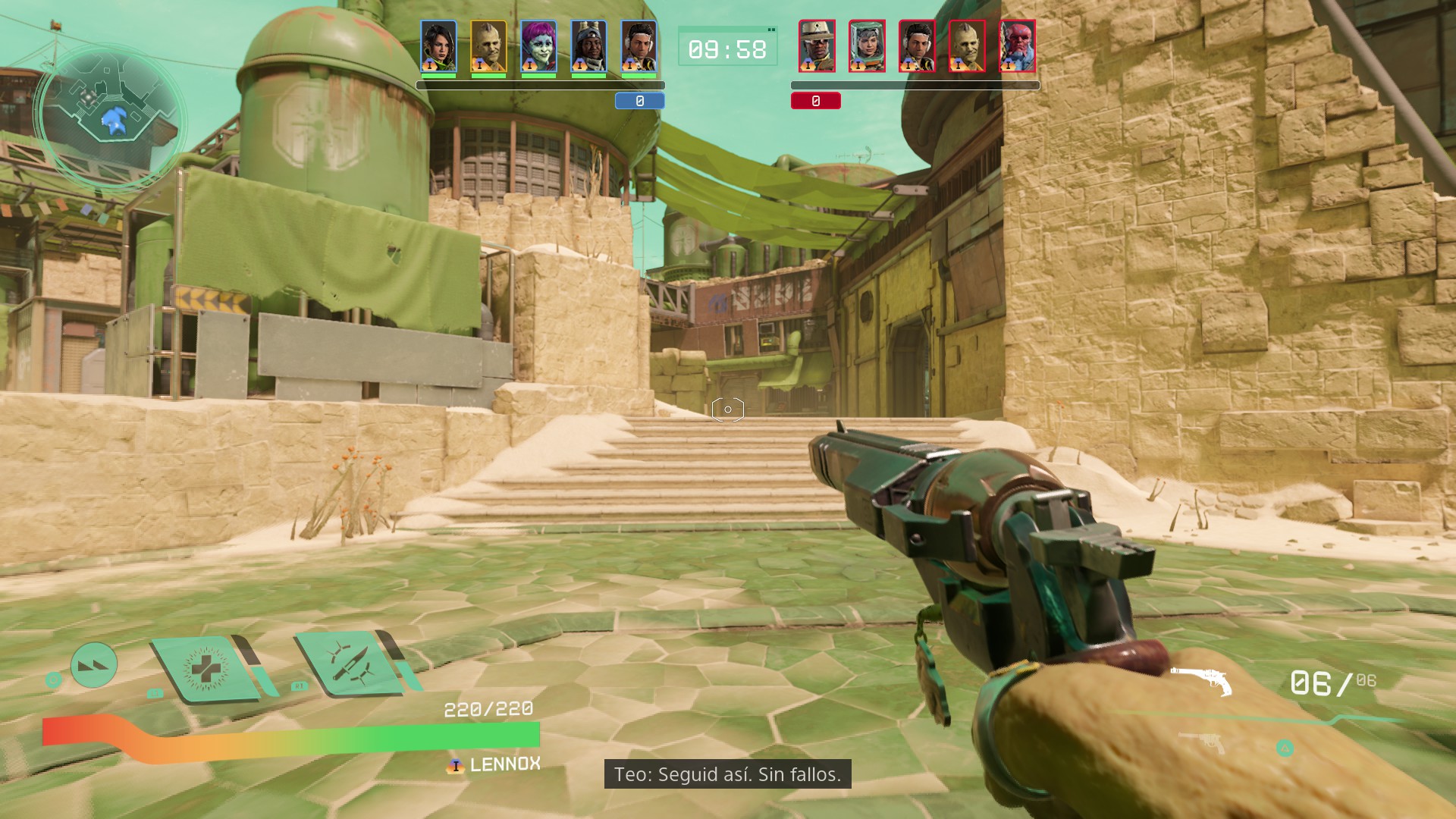Use the healing cross ability
The width and height of the screenshot is (1456, 819).
tap(202, 669)
